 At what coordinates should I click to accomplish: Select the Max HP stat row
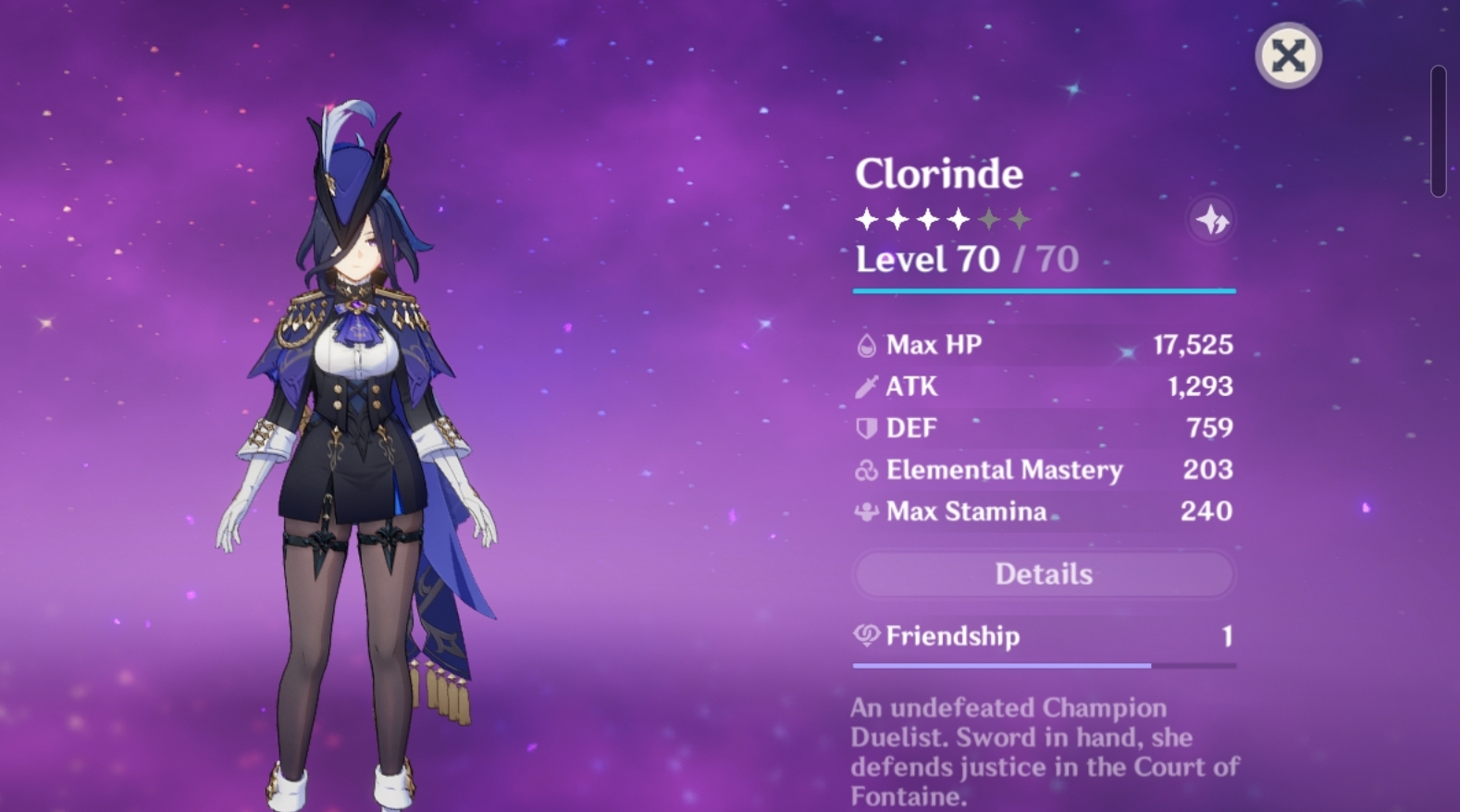1044,344
